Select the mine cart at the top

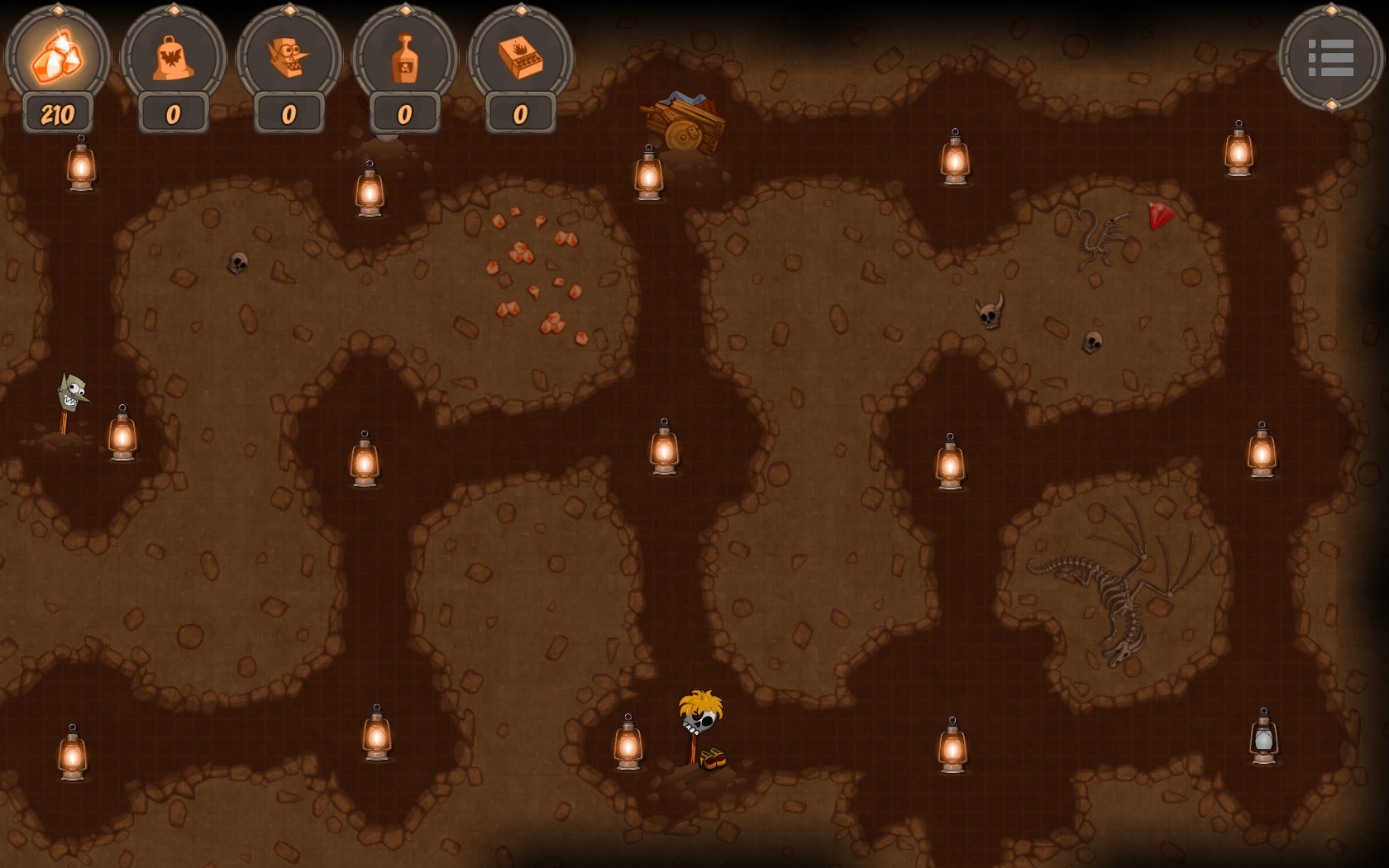[685, 124]
